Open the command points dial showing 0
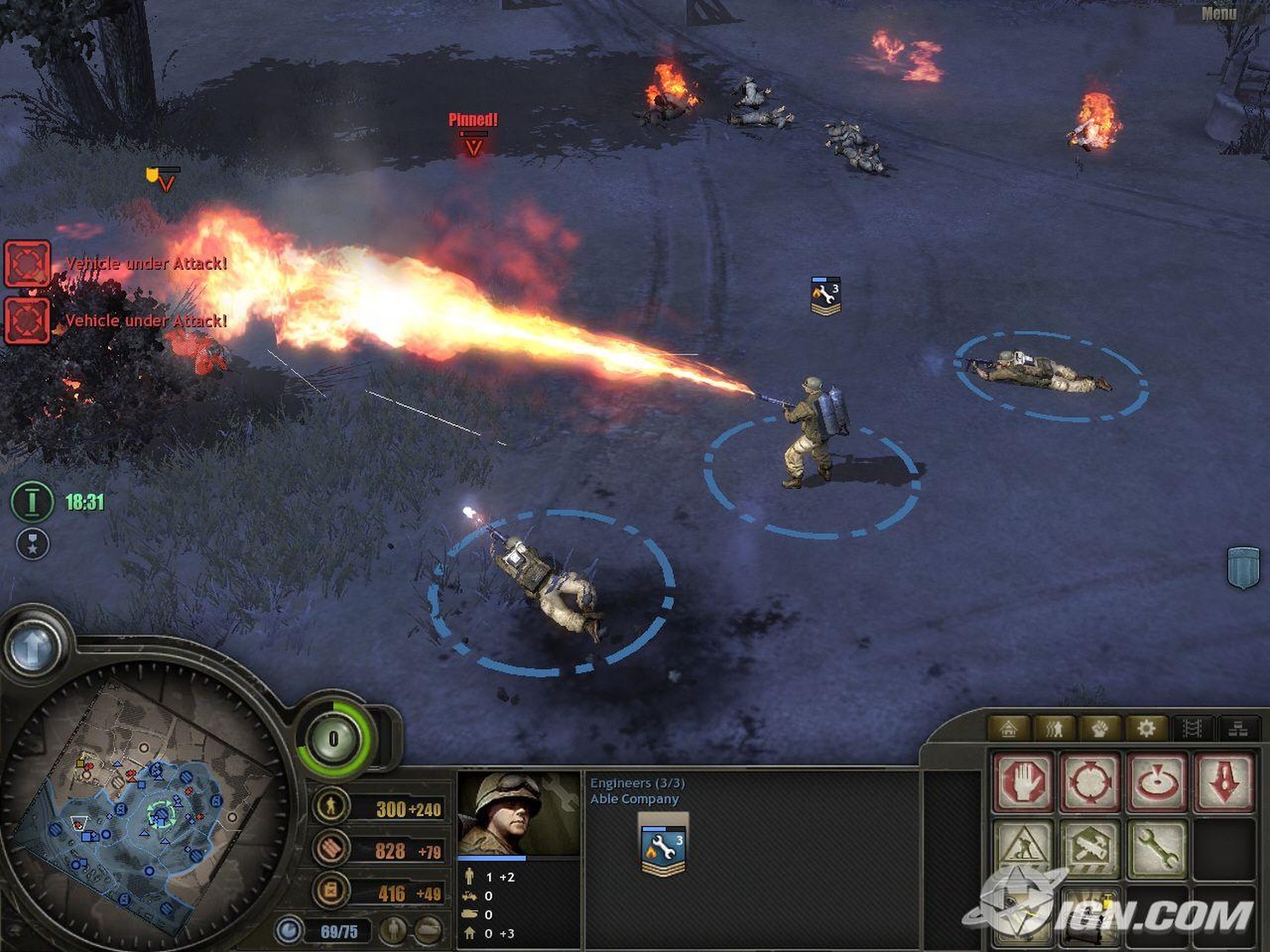 334,738
